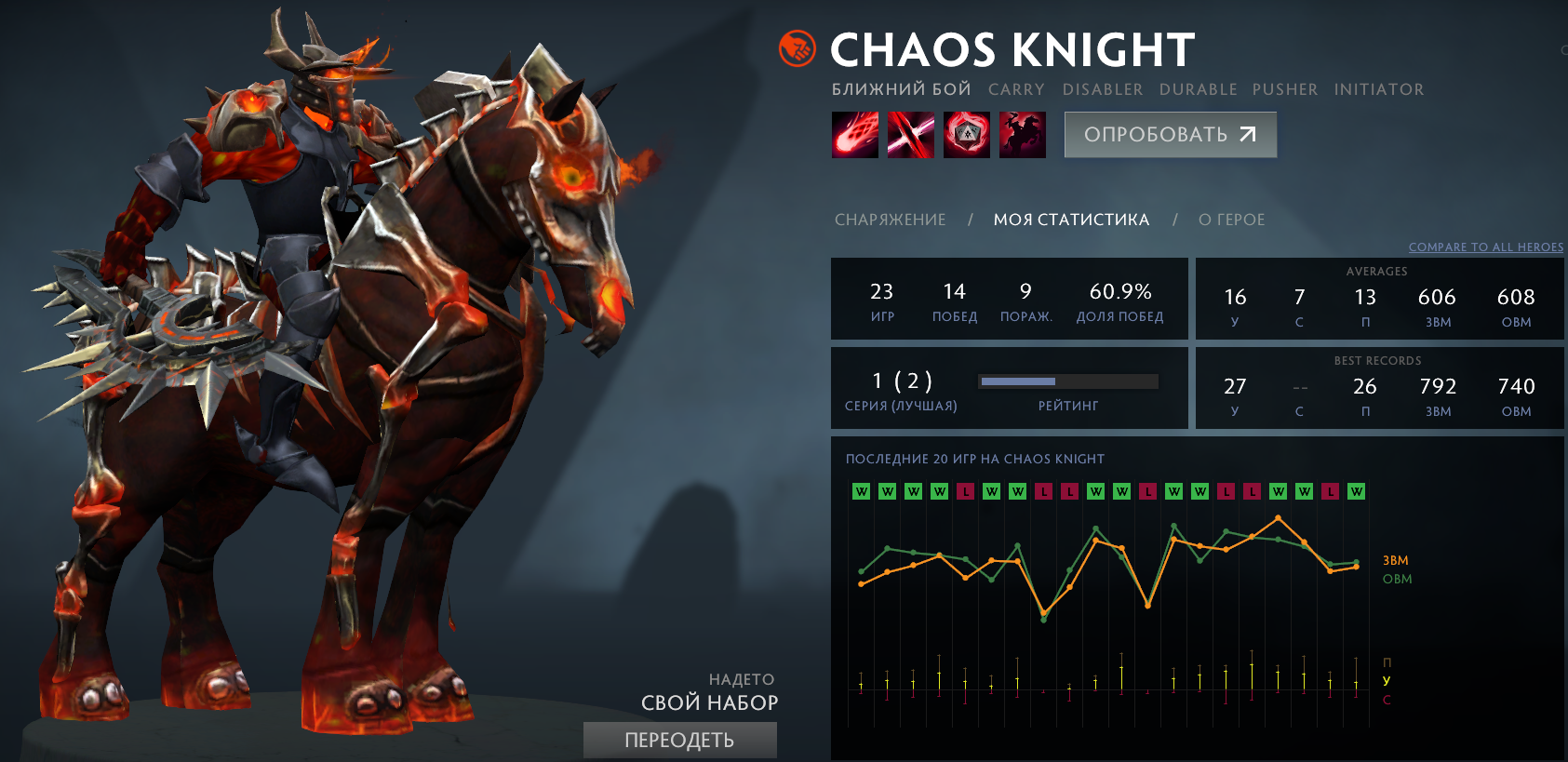
Task: Select the Chaos Bolt ability icon
Action: [854, 135]
